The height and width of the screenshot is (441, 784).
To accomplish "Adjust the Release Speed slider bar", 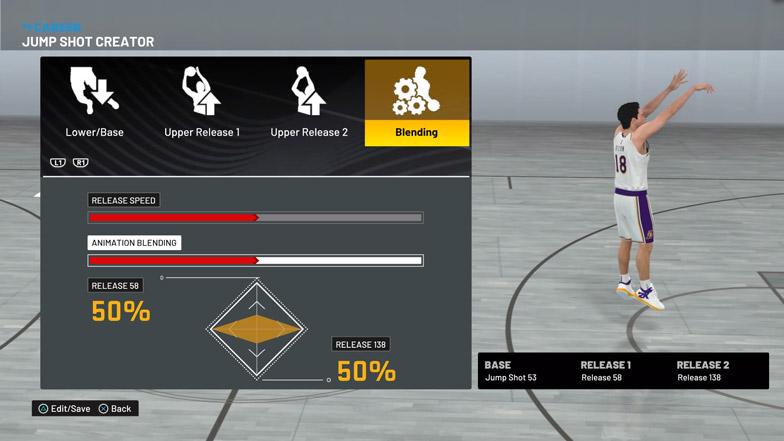I will coord(255,217).
